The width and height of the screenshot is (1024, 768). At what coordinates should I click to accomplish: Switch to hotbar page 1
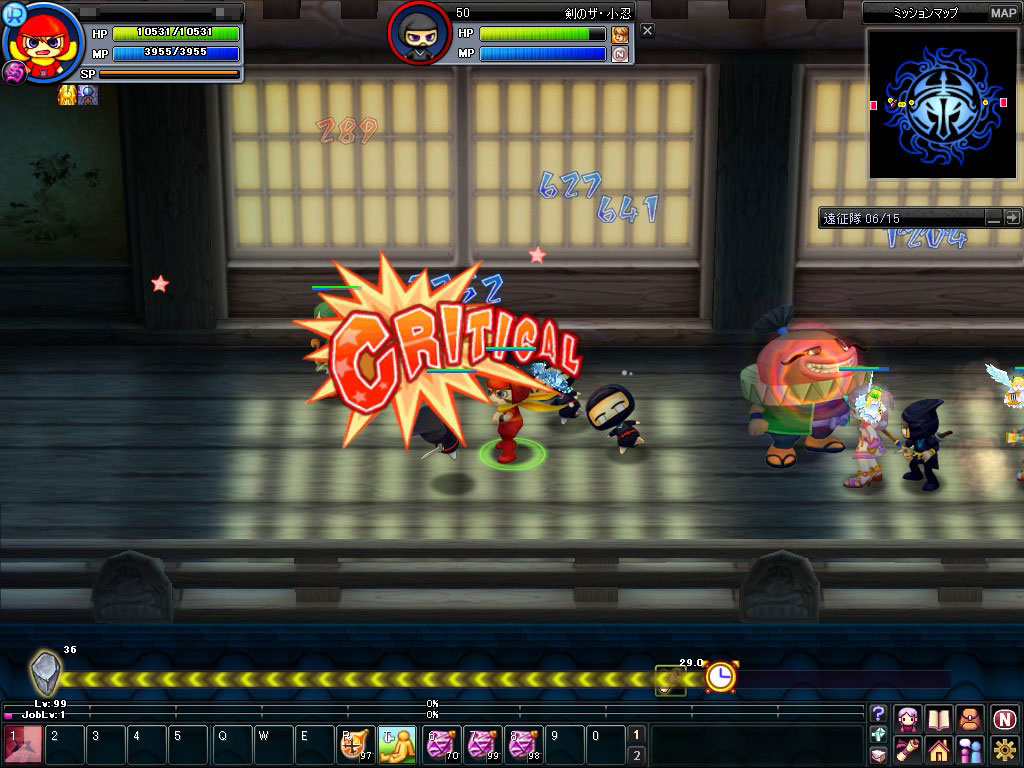(x=636, y=735)
